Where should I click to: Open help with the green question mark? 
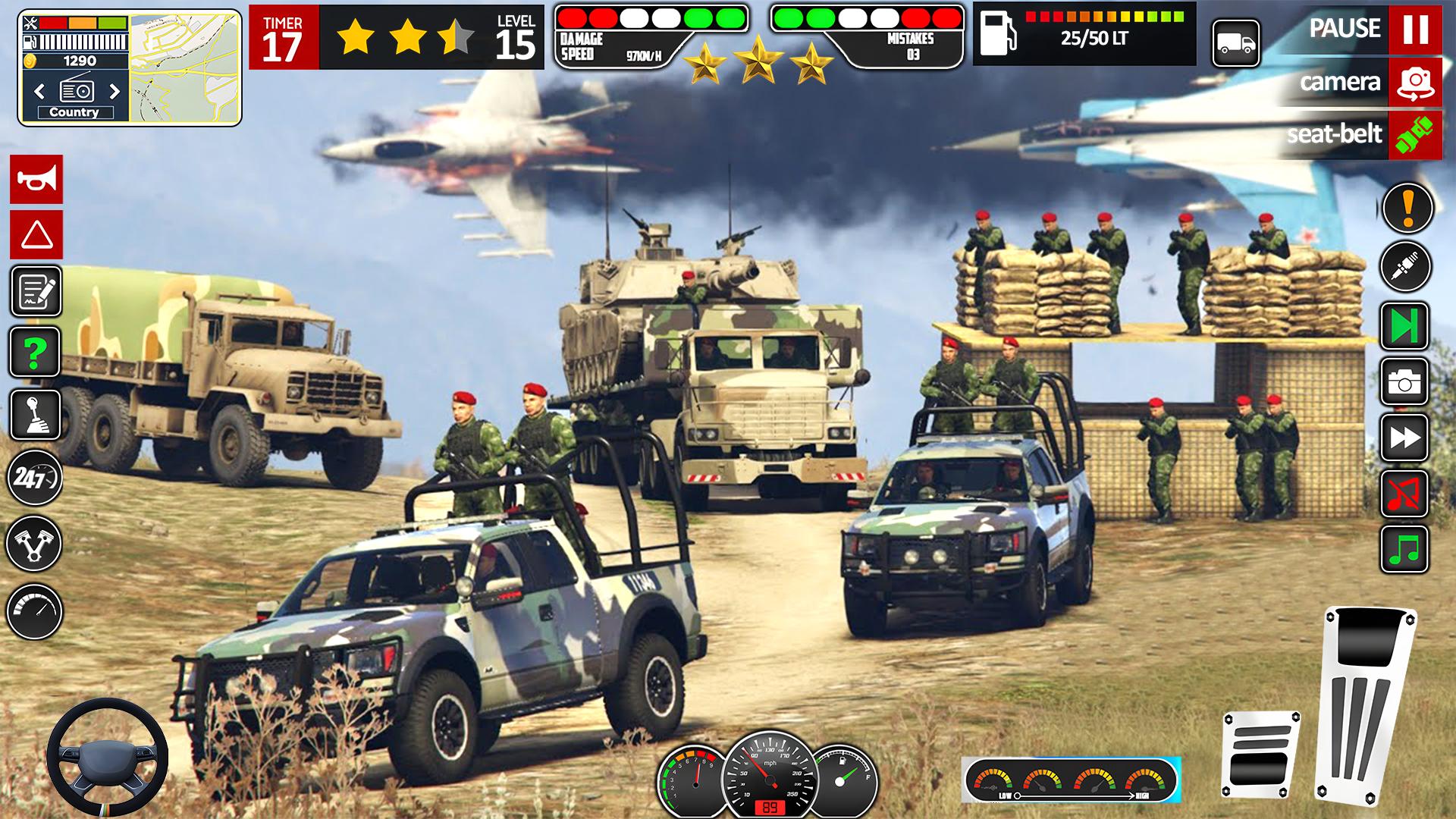point(35,352)
